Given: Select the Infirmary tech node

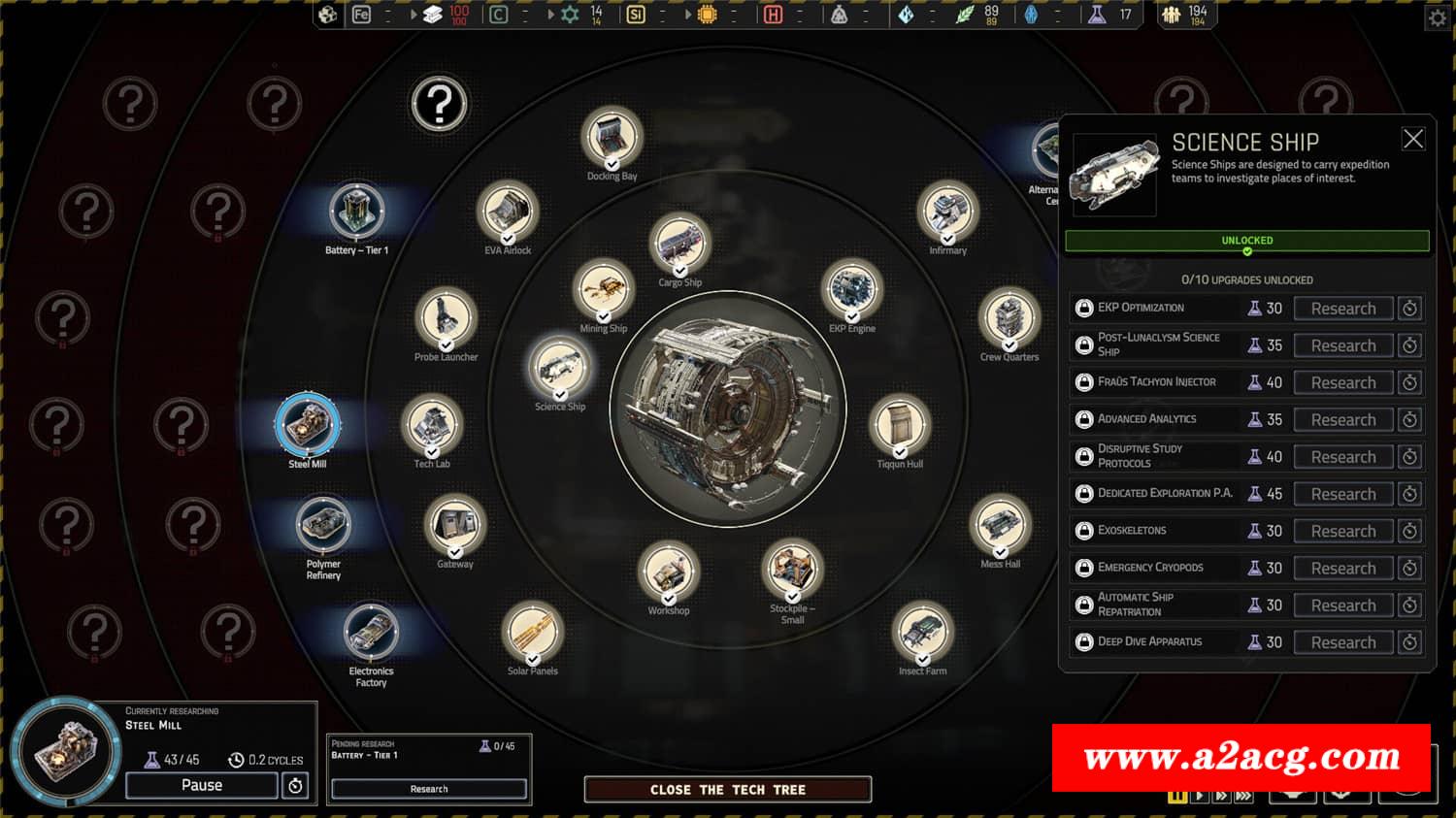Looking at the screenshot, I should 947,212.
